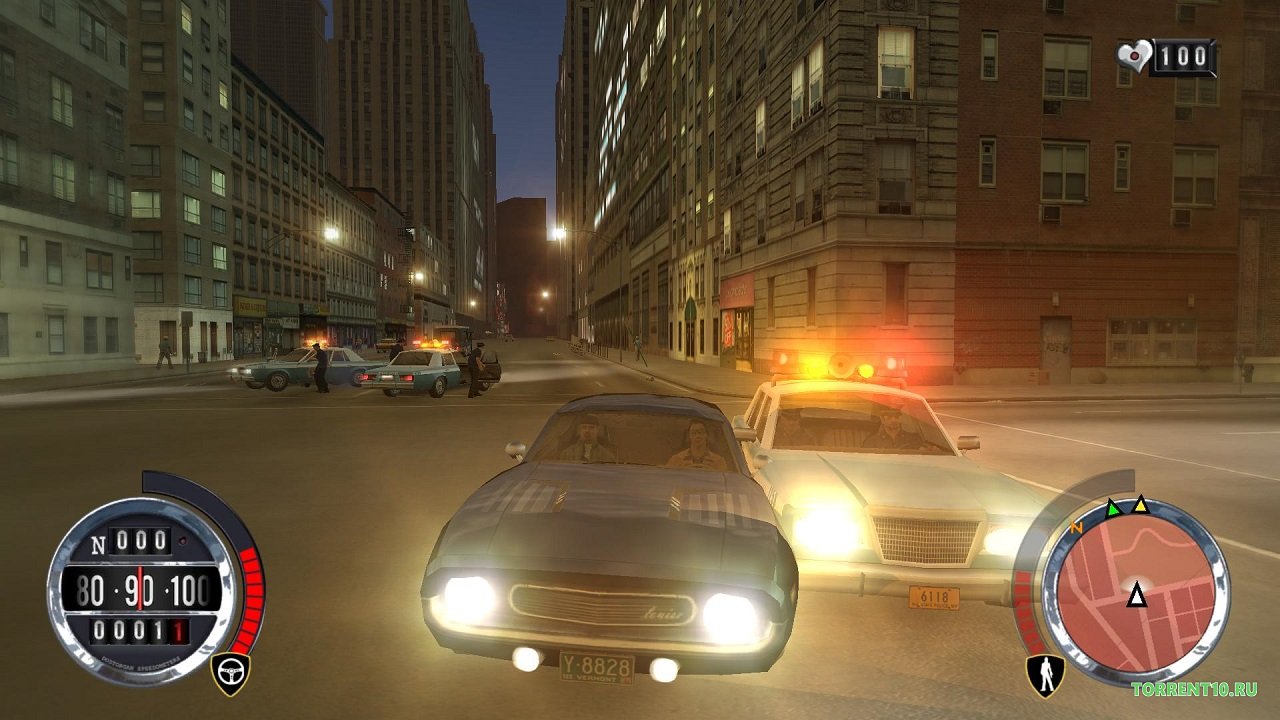The height and width of the screenshot is (720, 1280).
Task: Click the circular red street minimap
Action: [x=1136, y=592]
